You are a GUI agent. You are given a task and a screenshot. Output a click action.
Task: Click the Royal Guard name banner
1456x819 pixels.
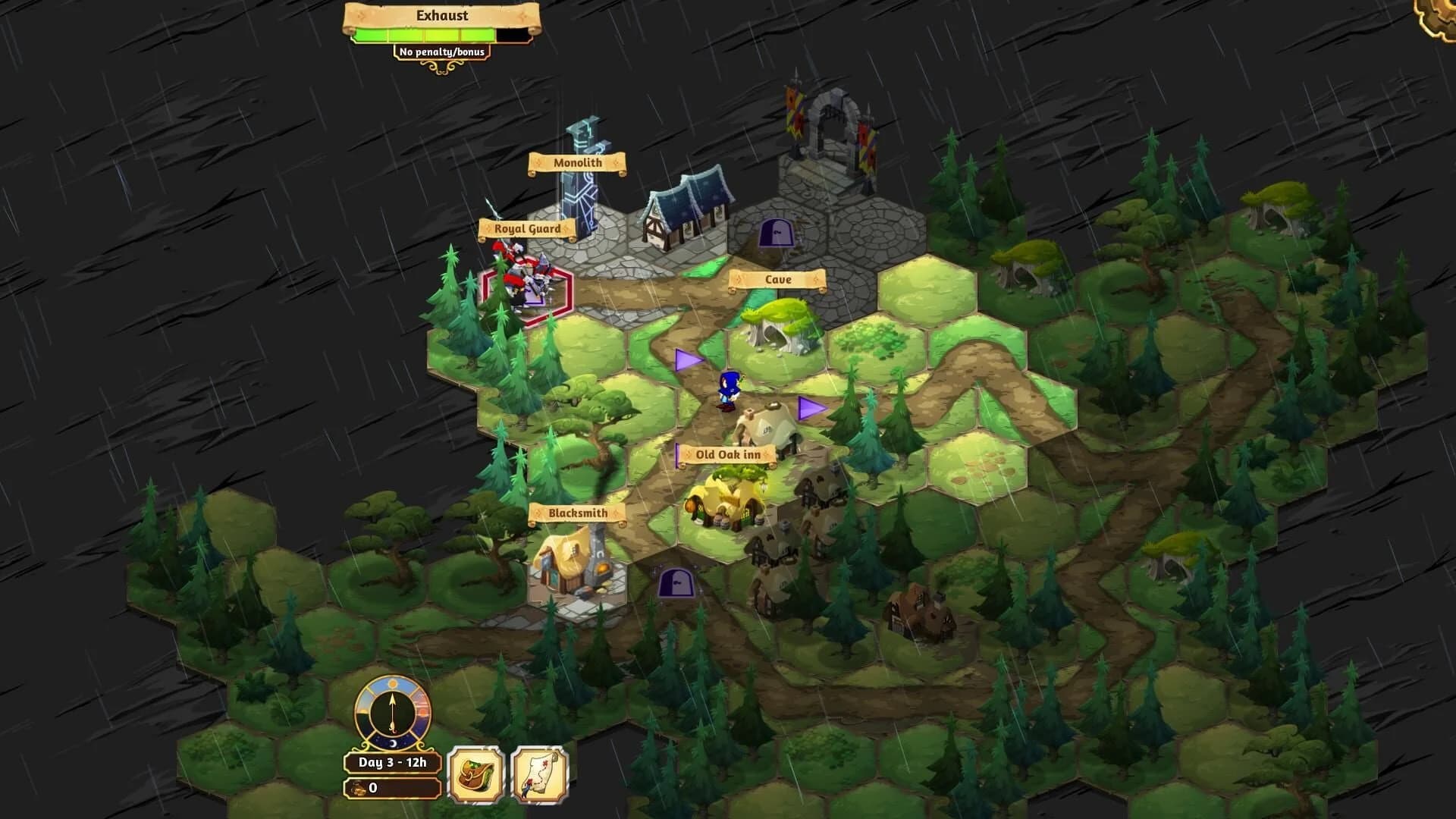(x=529, y=227)
